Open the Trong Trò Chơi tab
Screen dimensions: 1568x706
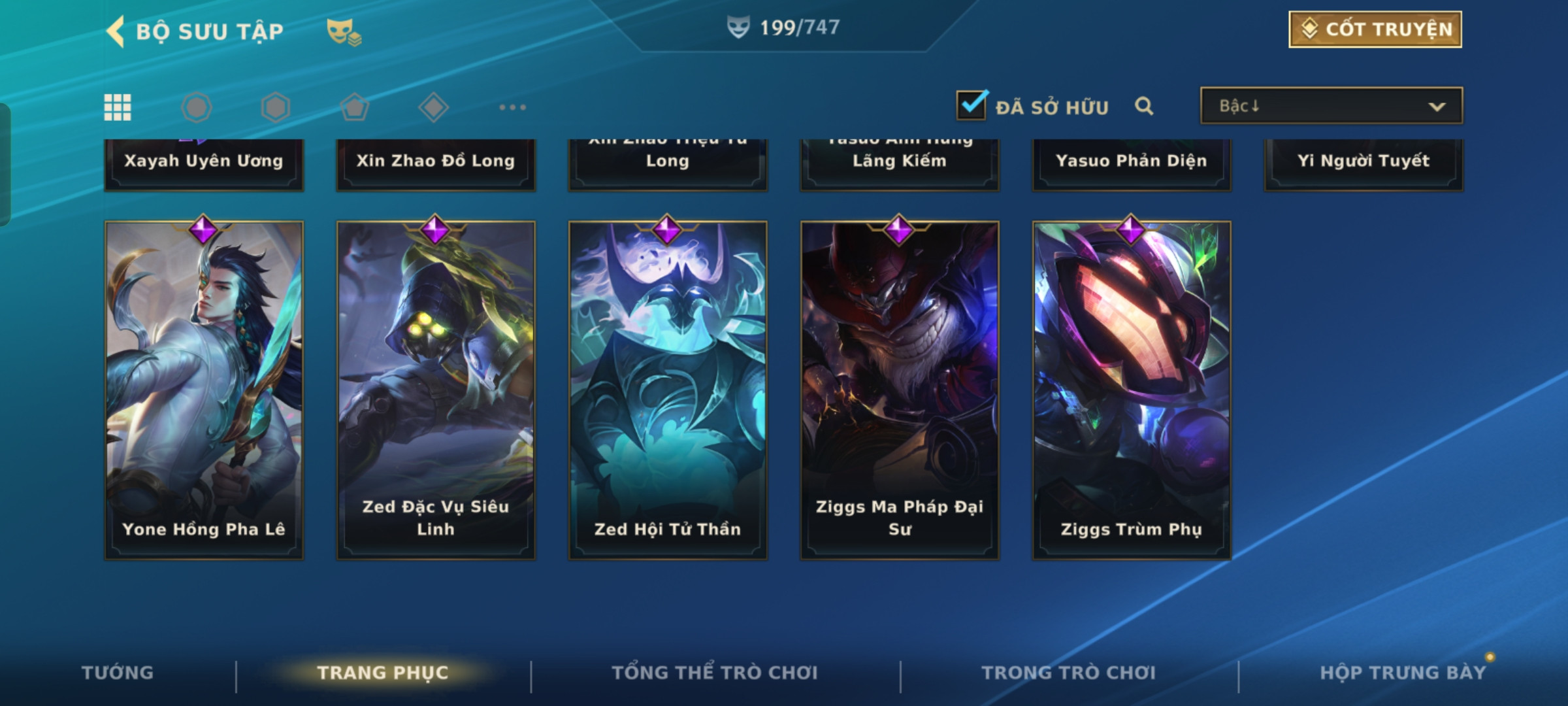pyautogui.click(x=1069, y=673)
